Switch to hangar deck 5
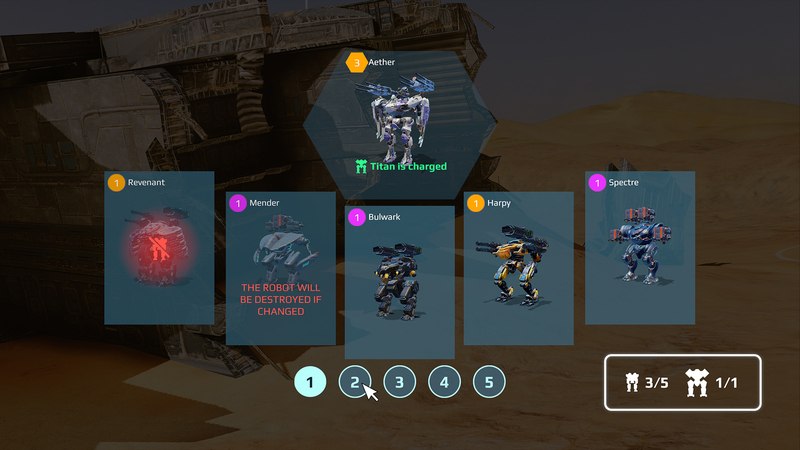This screenshot has height=450, width=800. 489,381
